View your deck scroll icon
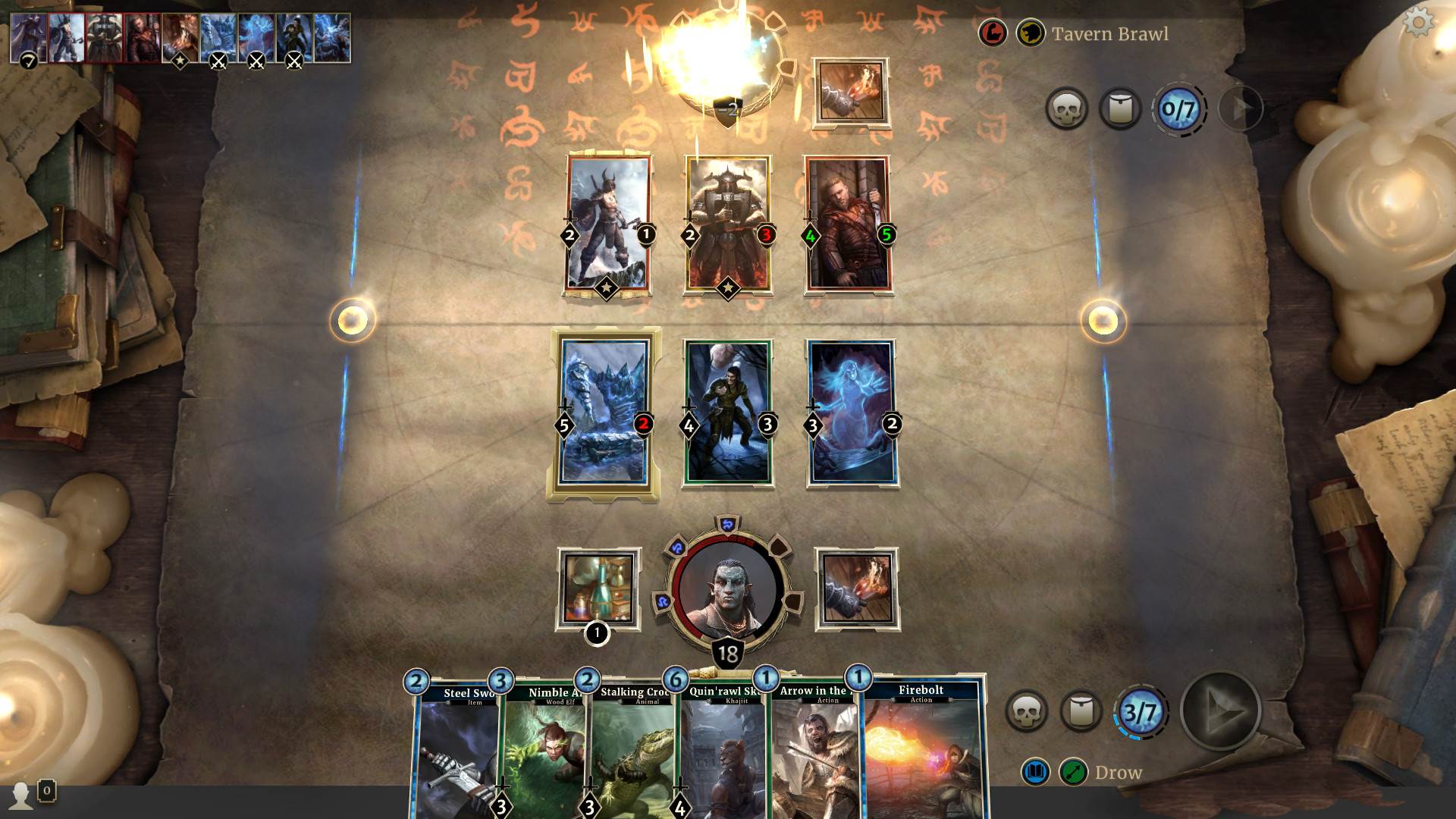The image size is (1456, 819). (x=1081, y=711)
